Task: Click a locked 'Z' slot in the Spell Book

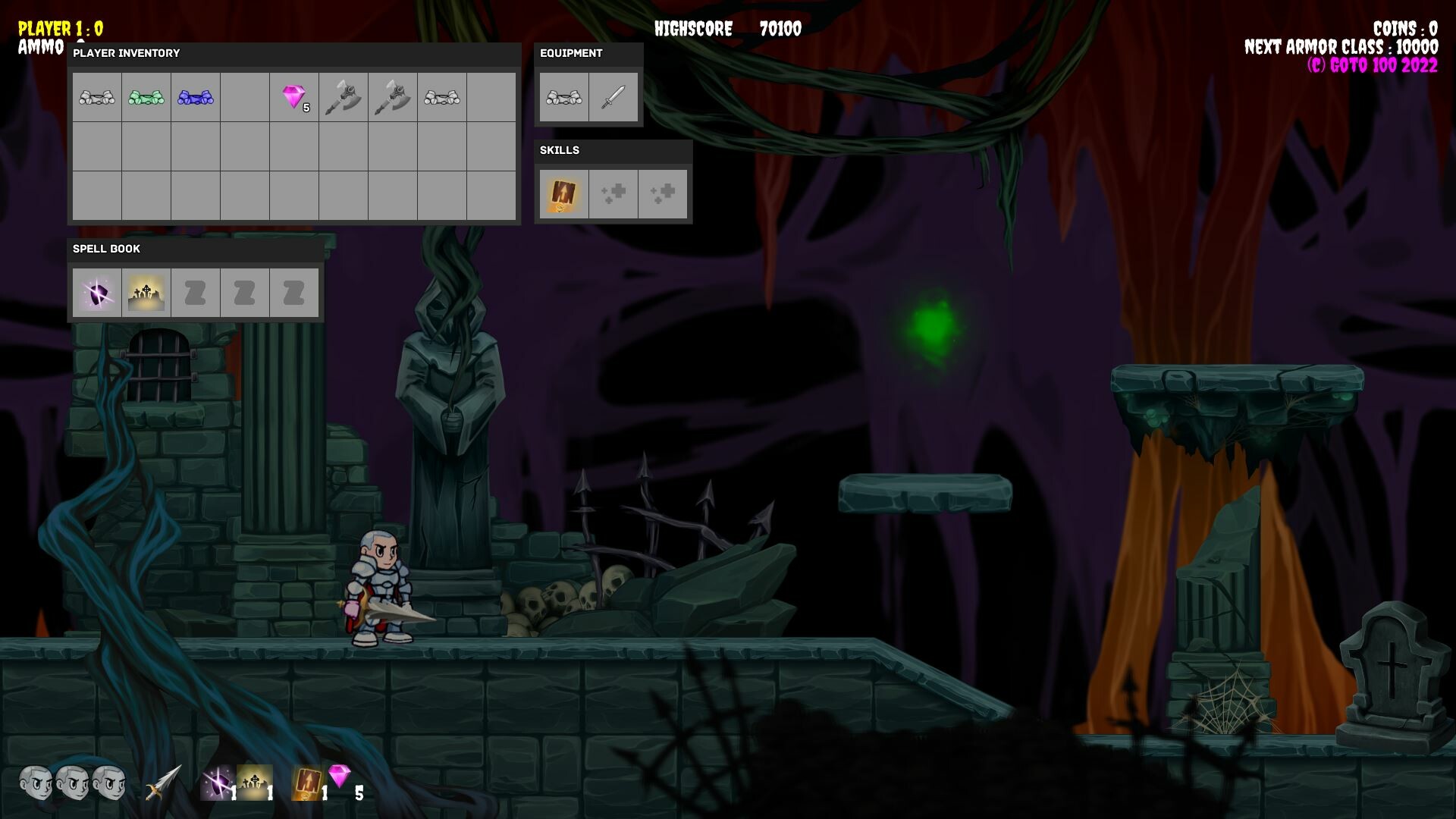Action: (196, 293)
